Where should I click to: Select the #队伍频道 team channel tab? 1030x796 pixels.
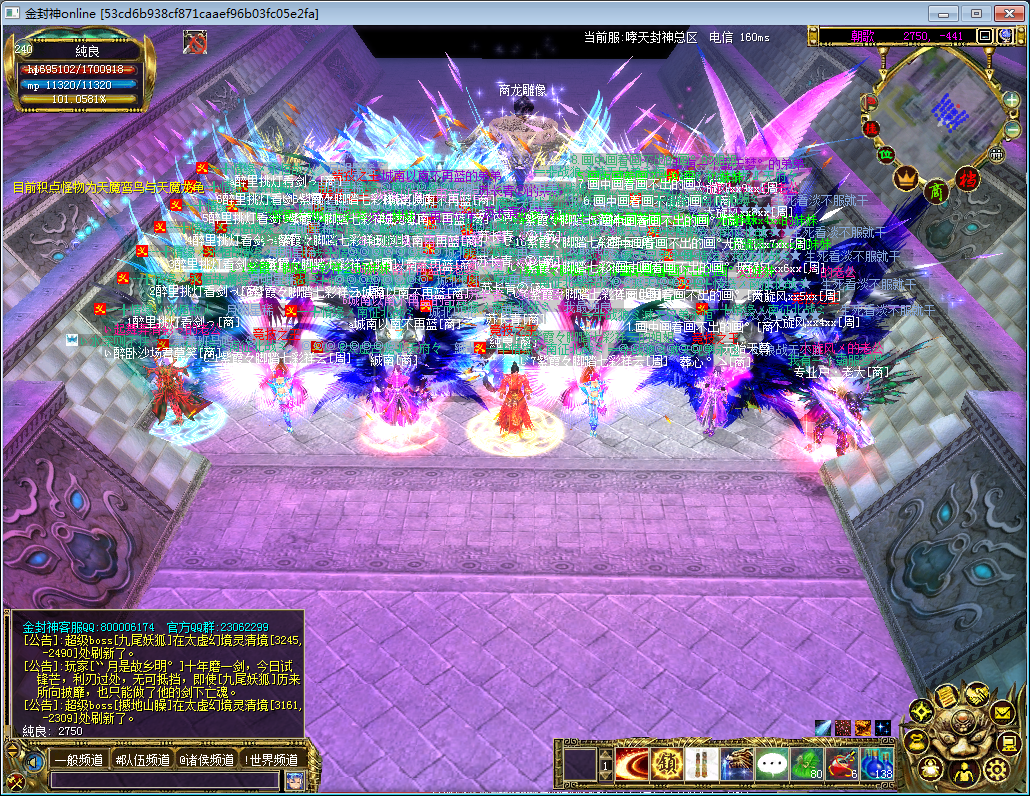click(142, 760)
